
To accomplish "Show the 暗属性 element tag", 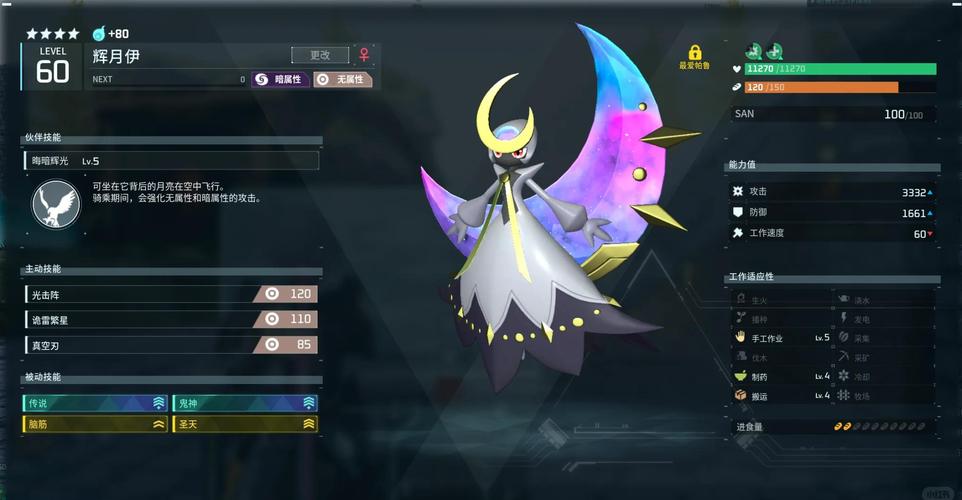I will click(x=279, y=79).
